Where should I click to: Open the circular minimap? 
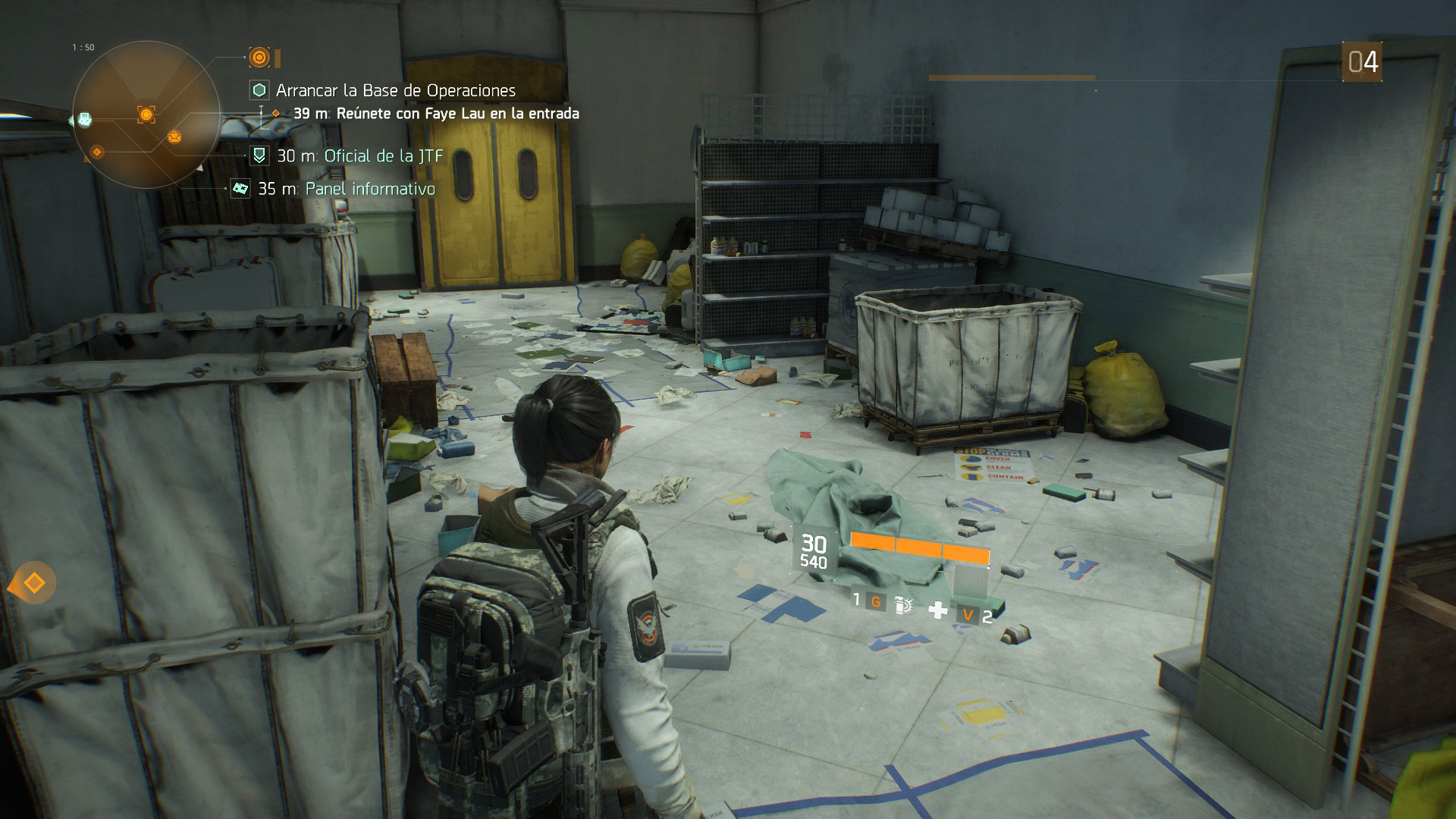point(146,115)
